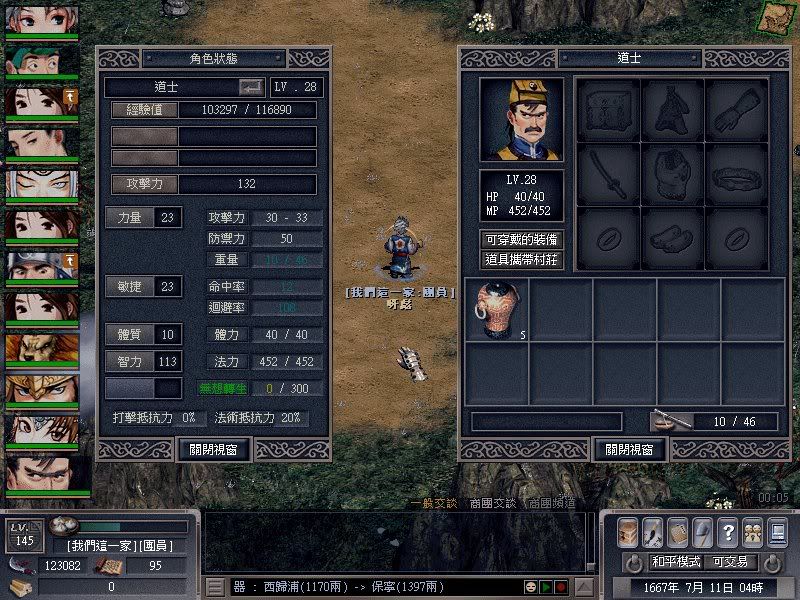This screenshot has width=800, height=600.
Task: Click the 道具攜帶村莊 button
Action: [521, 260]
